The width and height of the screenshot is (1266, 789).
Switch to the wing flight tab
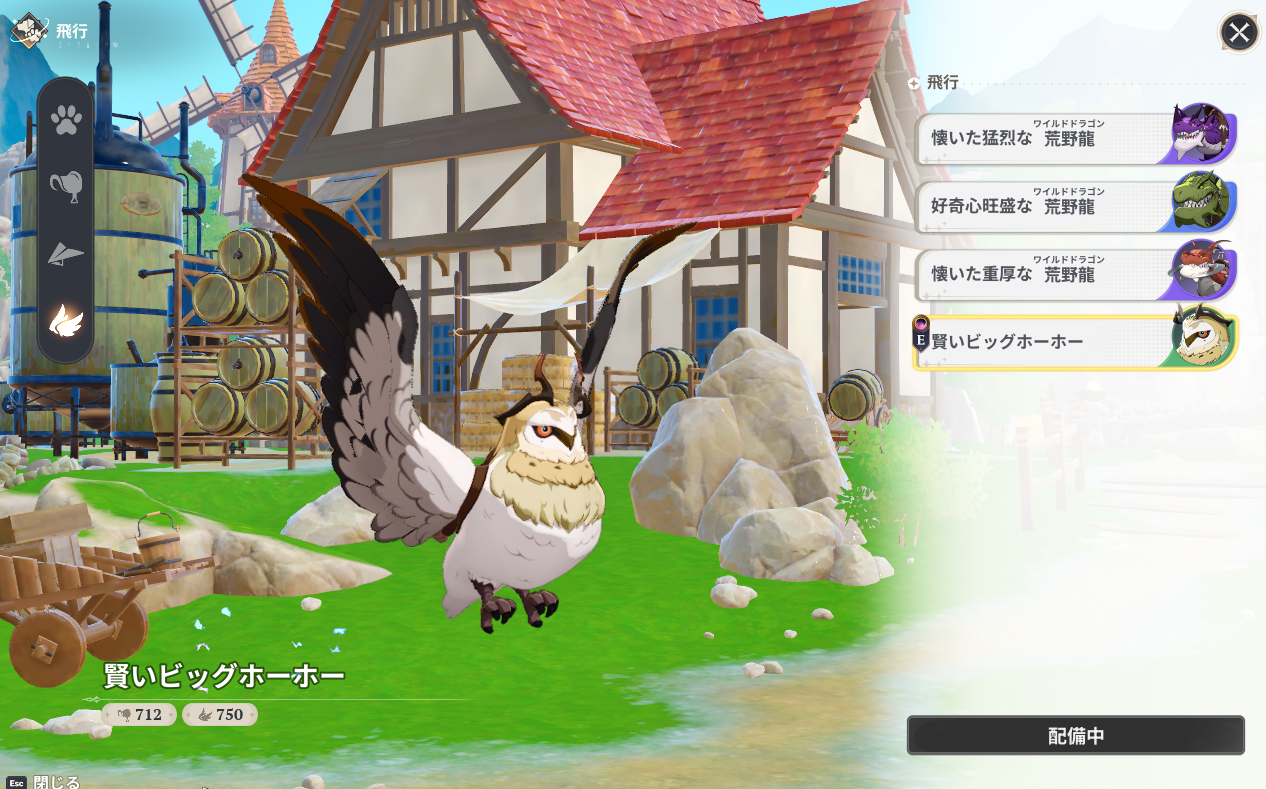66,320
